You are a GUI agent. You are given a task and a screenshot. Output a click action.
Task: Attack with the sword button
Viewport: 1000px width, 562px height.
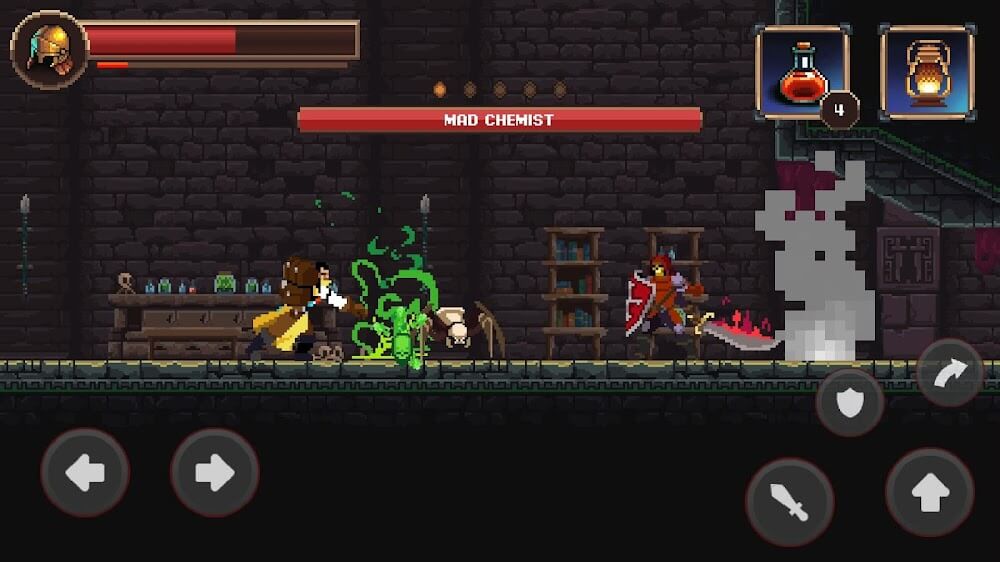[790, 502]
